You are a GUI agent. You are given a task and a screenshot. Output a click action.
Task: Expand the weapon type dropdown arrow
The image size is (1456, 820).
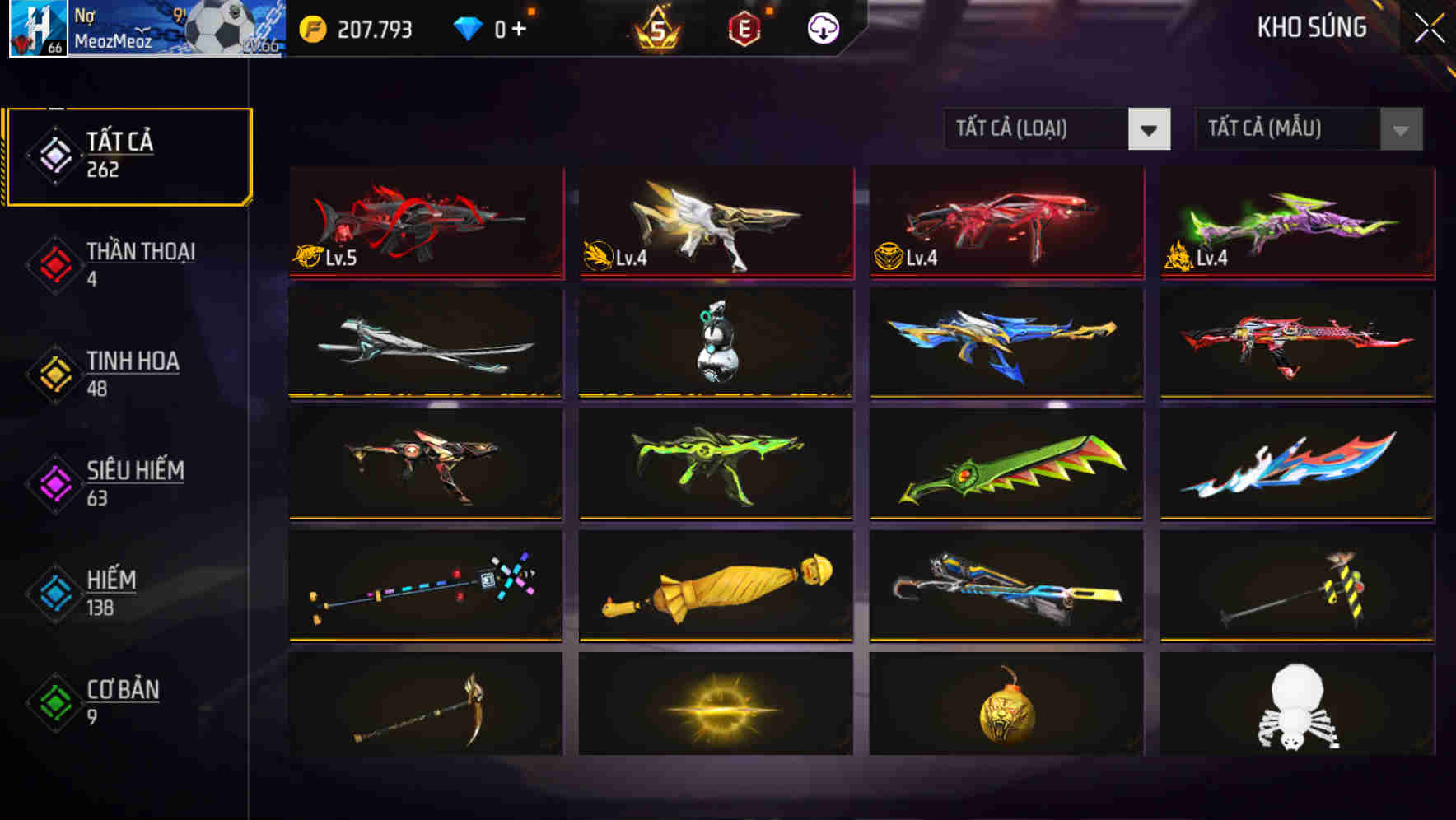[1150, 129]
